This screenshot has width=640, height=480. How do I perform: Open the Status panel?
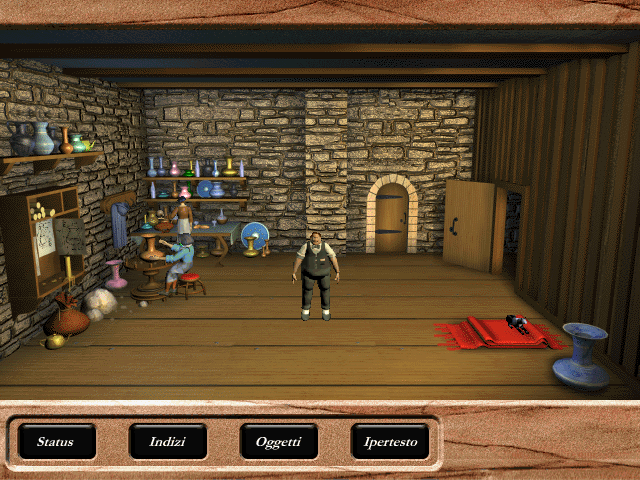[x=57, y=441]
